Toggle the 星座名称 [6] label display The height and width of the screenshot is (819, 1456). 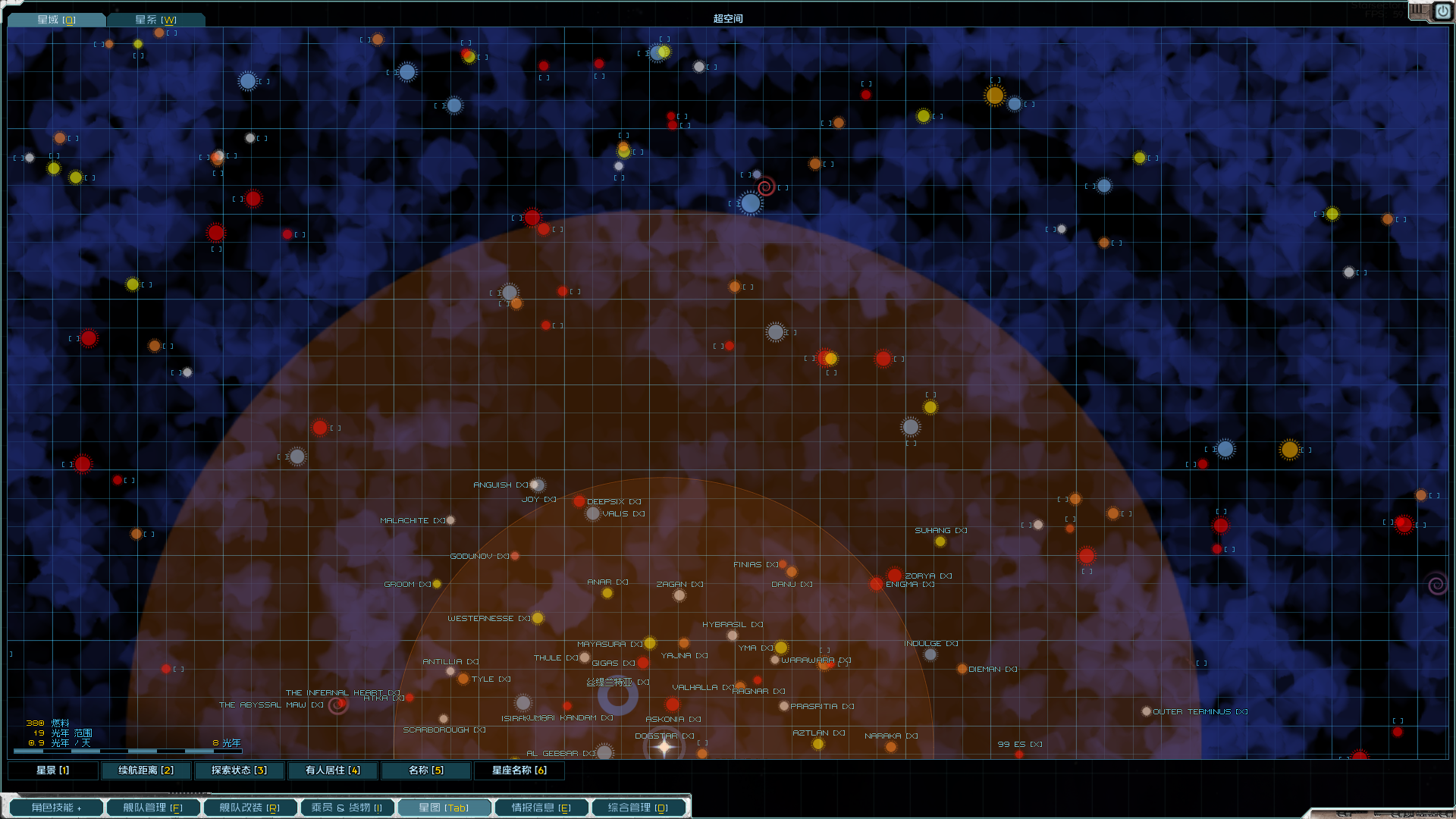click(x=519, y=770)
